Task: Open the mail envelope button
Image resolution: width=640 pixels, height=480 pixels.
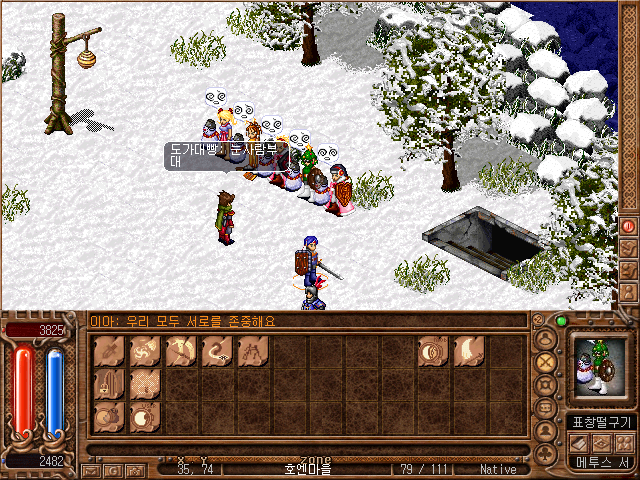Action: pos(91,469)
